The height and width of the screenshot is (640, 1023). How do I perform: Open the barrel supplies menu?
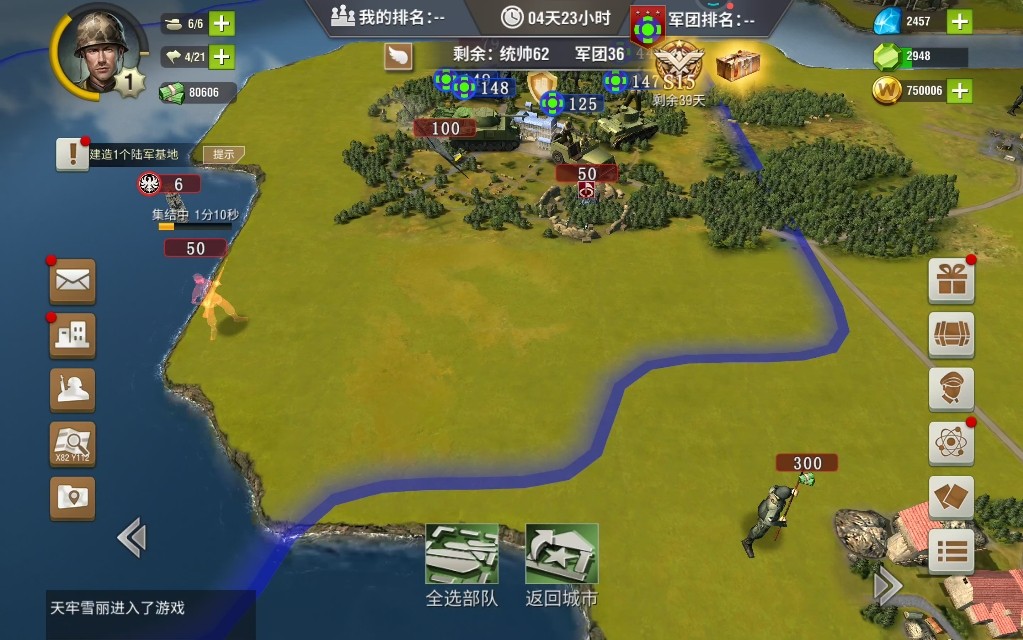(x=951, y=335)
